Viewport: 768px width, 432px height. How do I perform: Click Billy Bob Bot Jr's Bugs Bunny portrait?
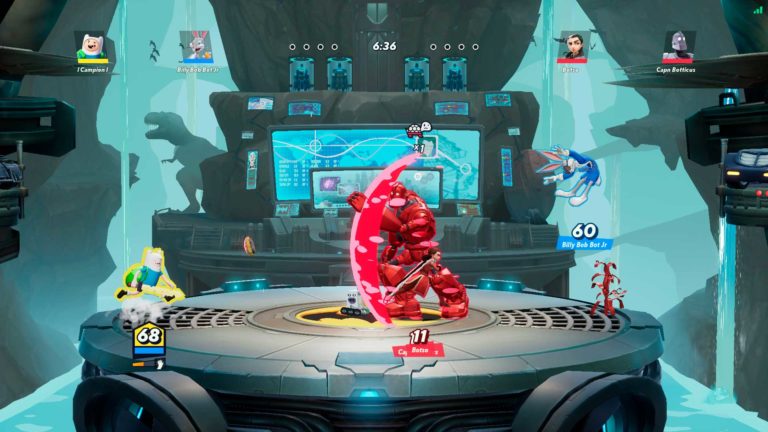click(x=195, y=46)
